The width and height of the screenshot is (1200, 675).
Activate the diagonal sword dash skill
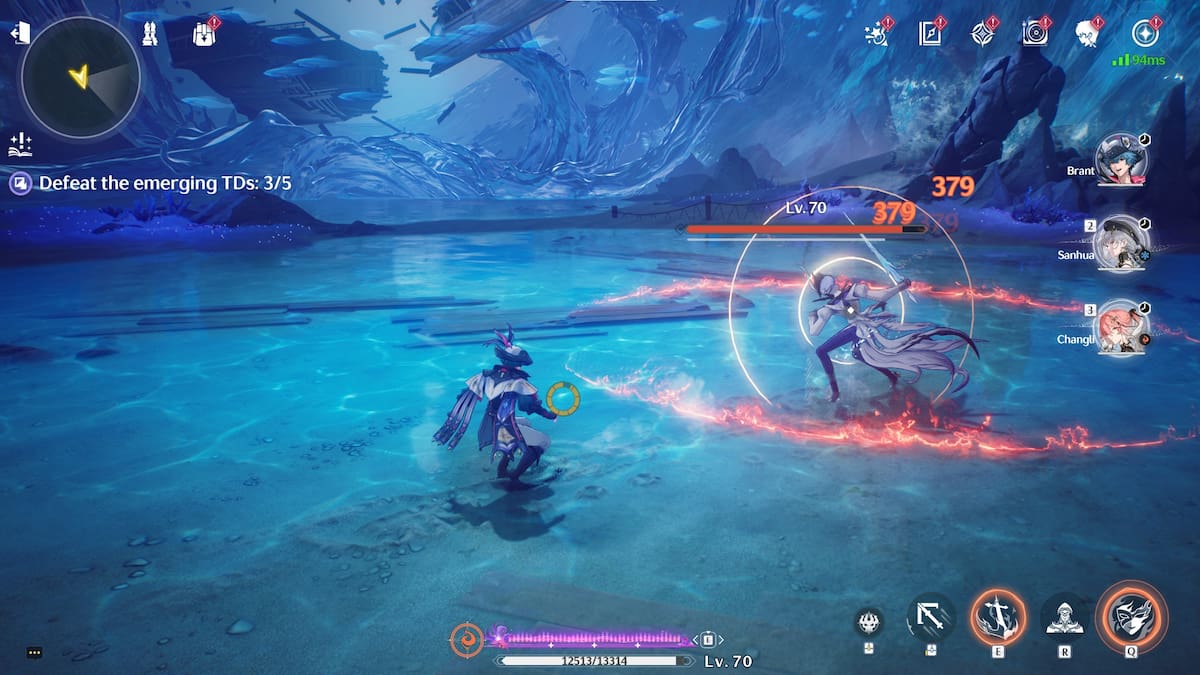click(x=930, y=616)
